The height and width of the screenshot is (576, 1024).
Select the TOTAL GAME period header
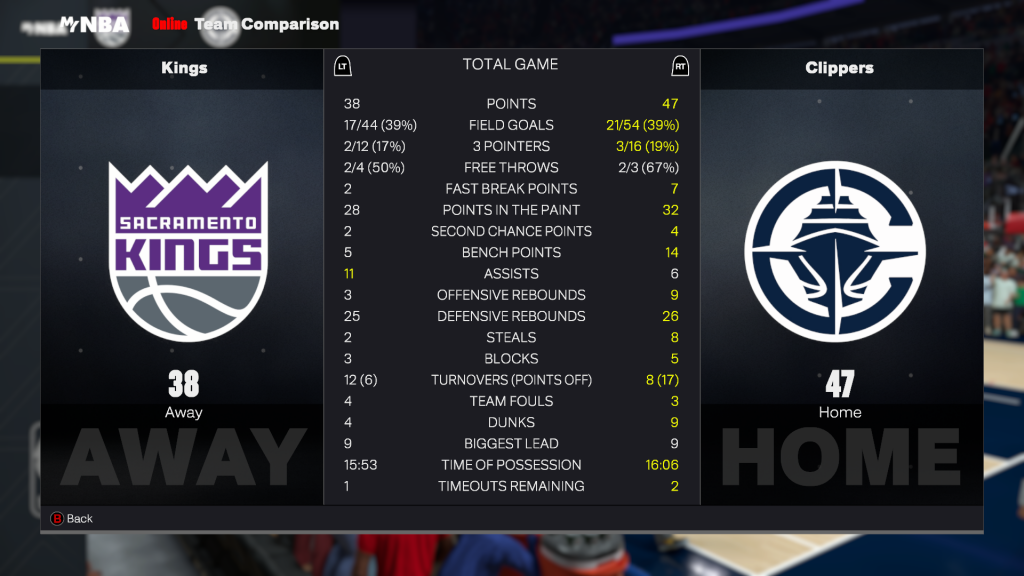coord(510,64)
